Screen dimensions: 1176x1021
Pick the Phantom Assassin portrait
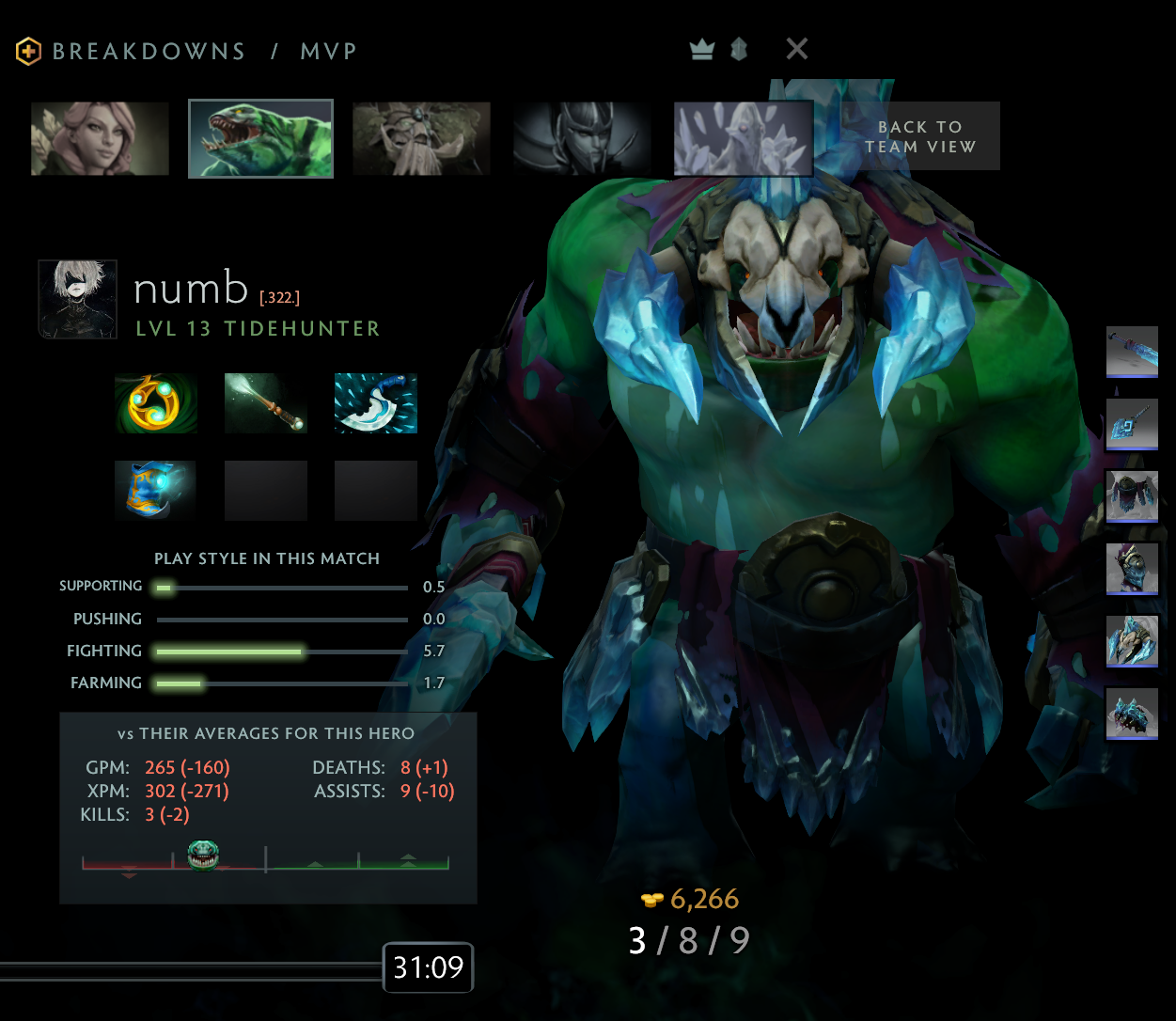pos(582,138)
